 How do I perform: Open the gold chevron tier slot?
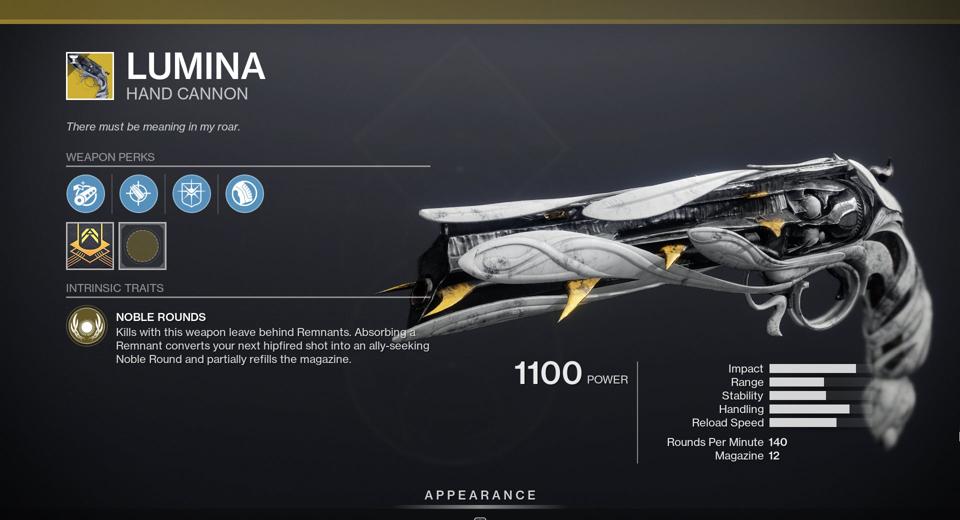click(89, 246)
